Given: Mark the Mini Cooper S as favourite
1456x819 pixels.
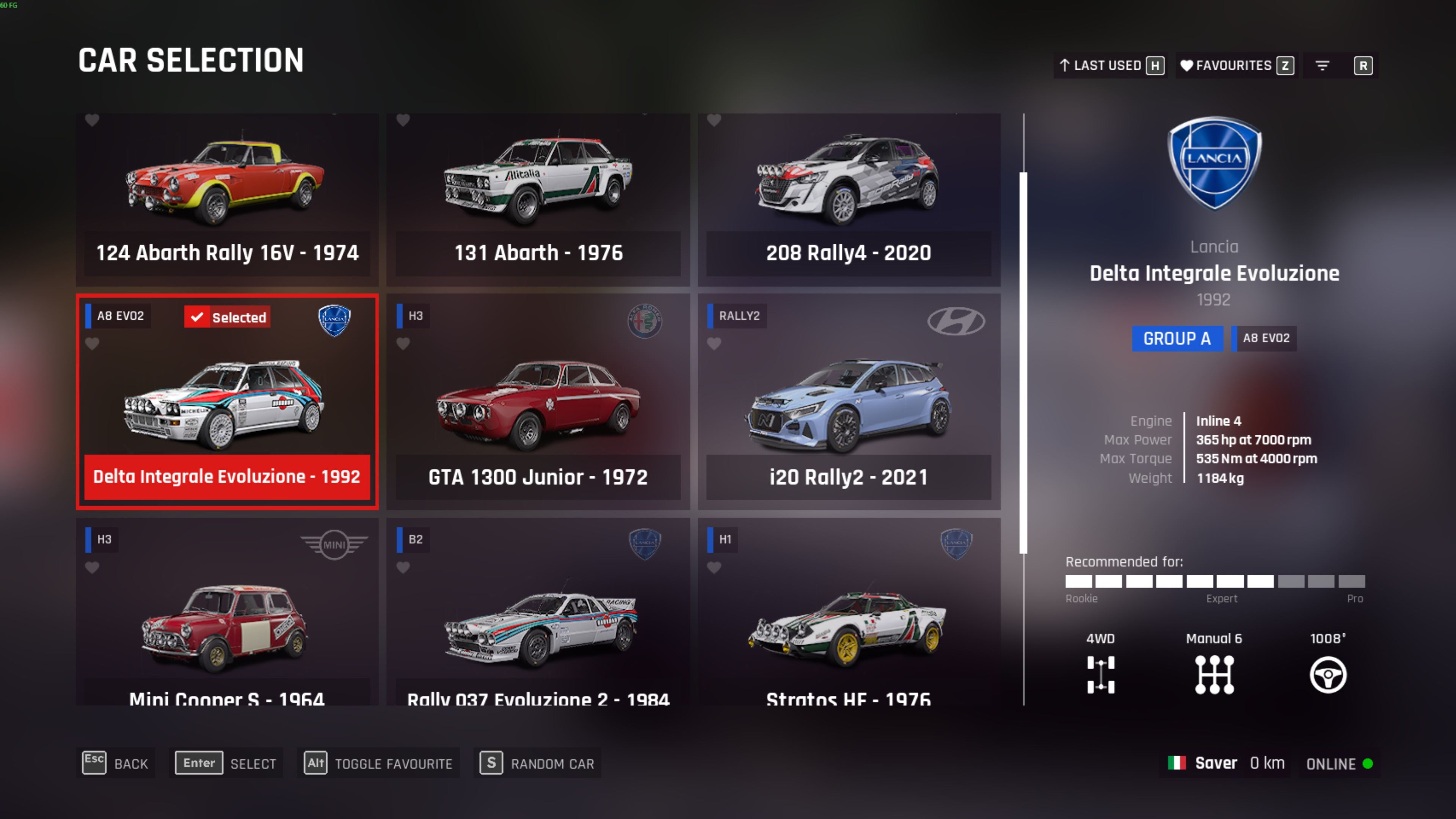Looking at the screenshot, I should click(x=92, y=568).
